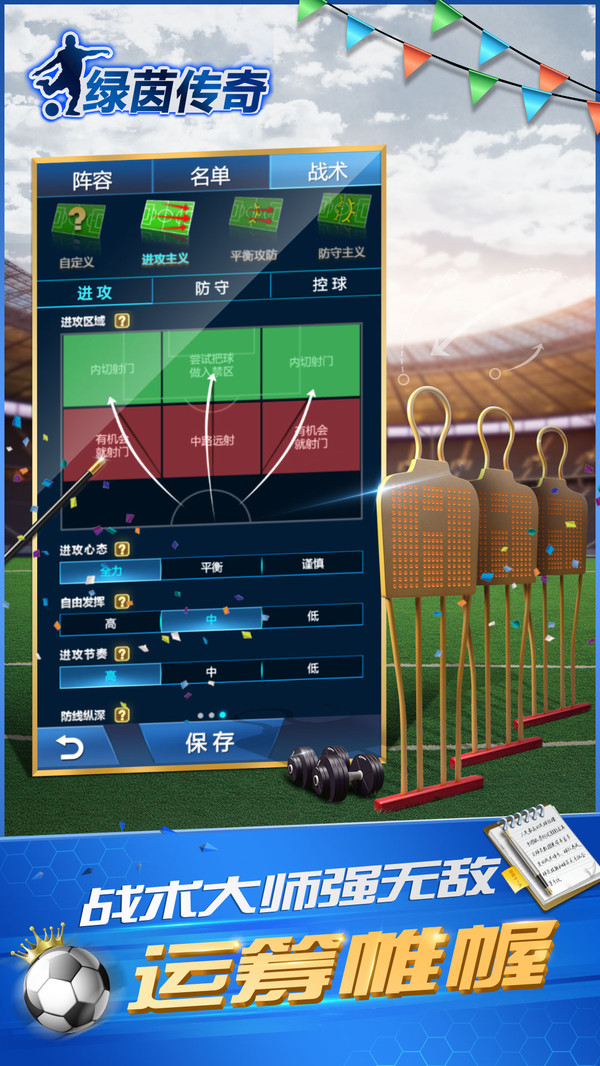
Task: Select the 进攻主义 tactic preset
Action: (165, 230)
